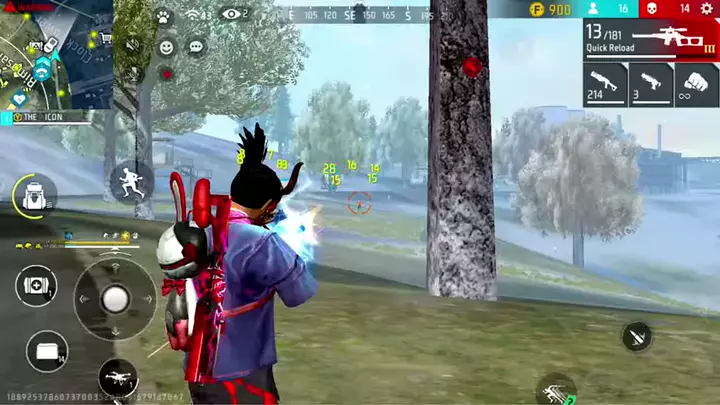720x405 pixels.
Task: Toggle the muted speaker icon
Action: 133,46
